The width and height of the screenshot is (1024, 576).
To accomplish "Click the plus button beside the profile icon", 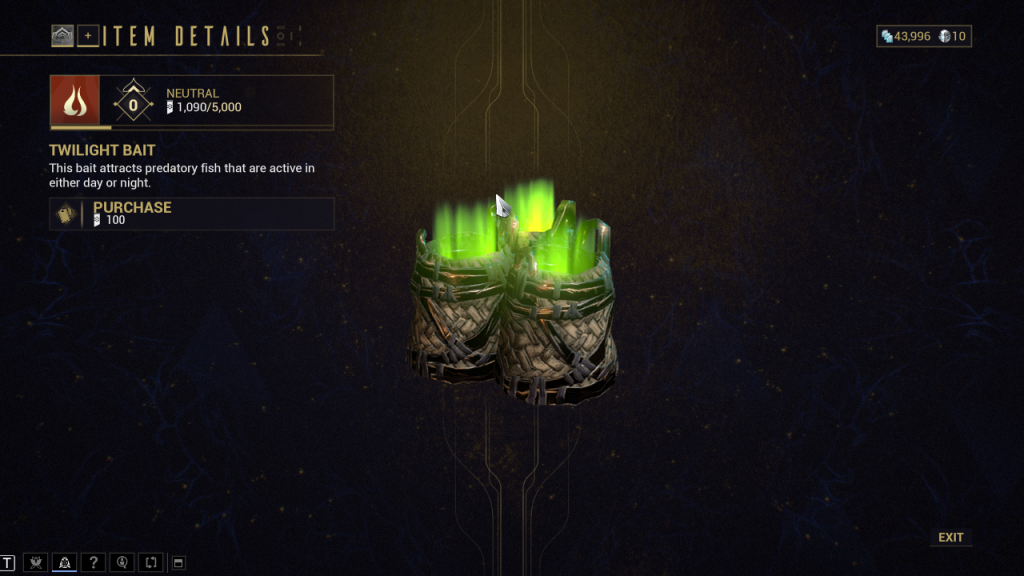I will (88, 37).
